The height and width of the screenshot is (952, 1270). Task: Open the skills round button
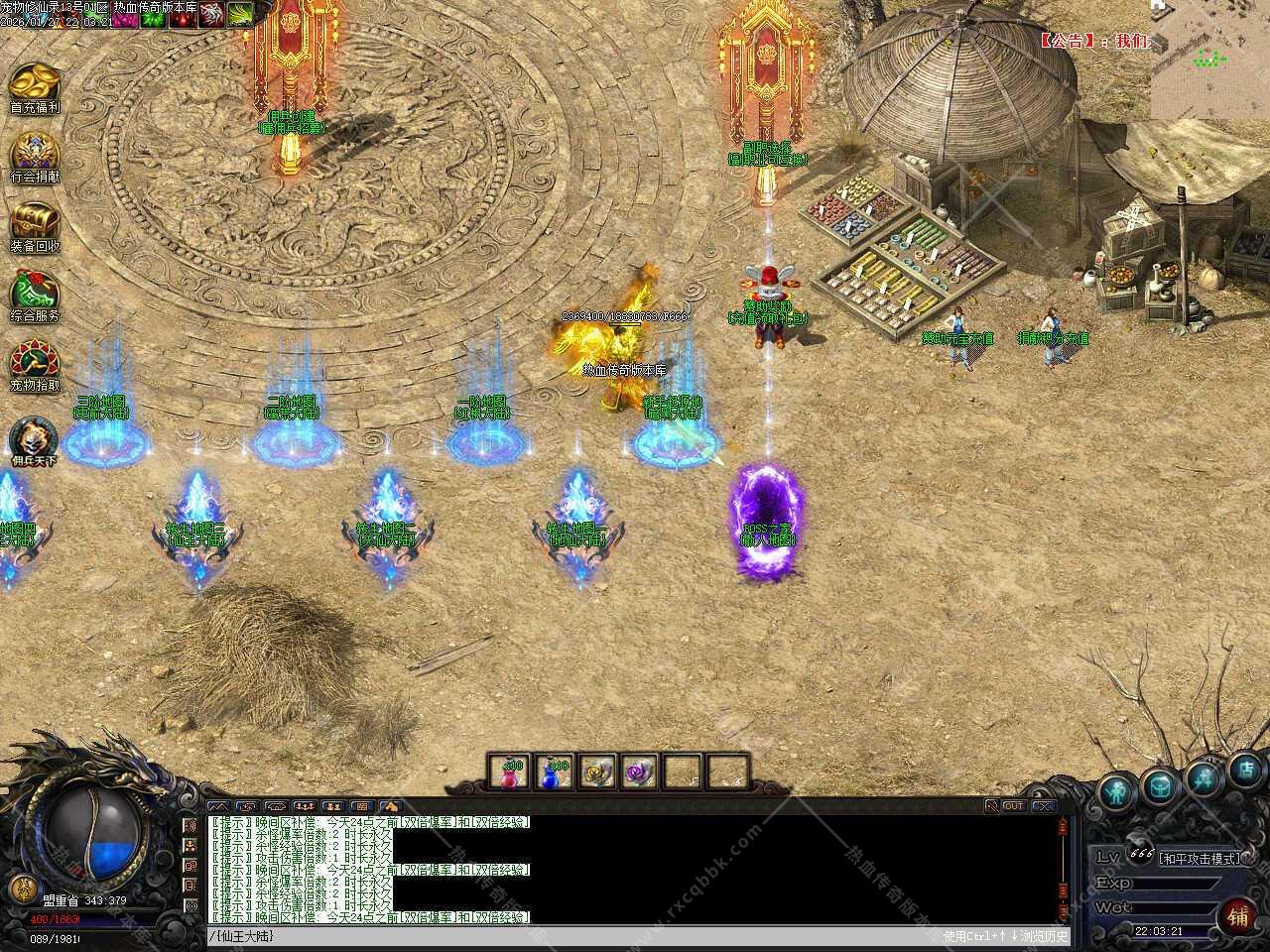click(1204, 778)
